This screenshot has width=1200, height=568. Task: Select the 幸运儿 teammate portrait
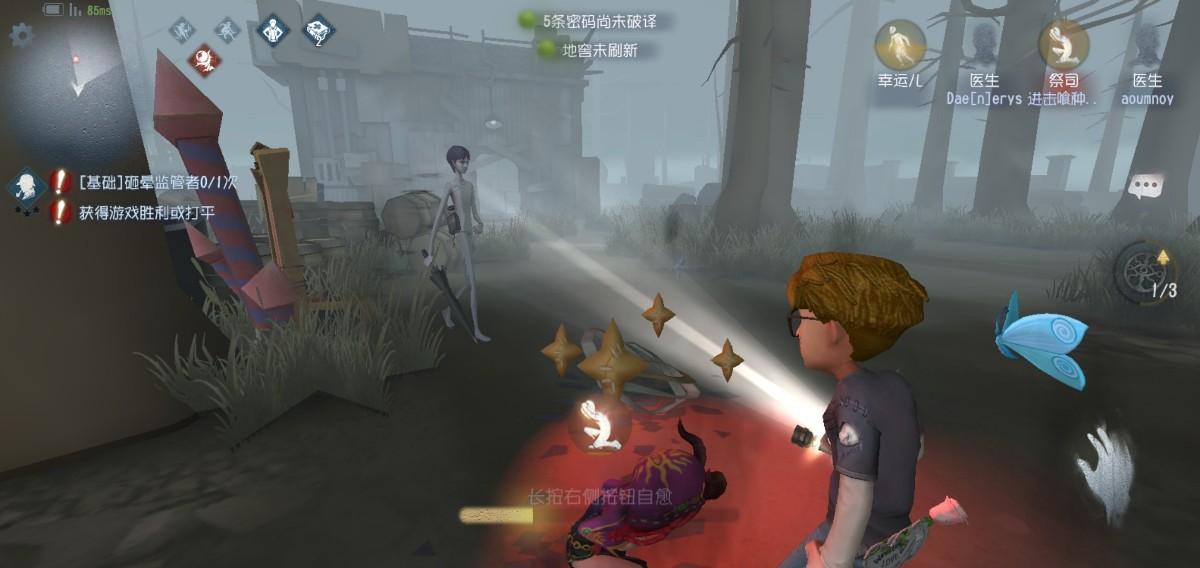coord(900,46)
